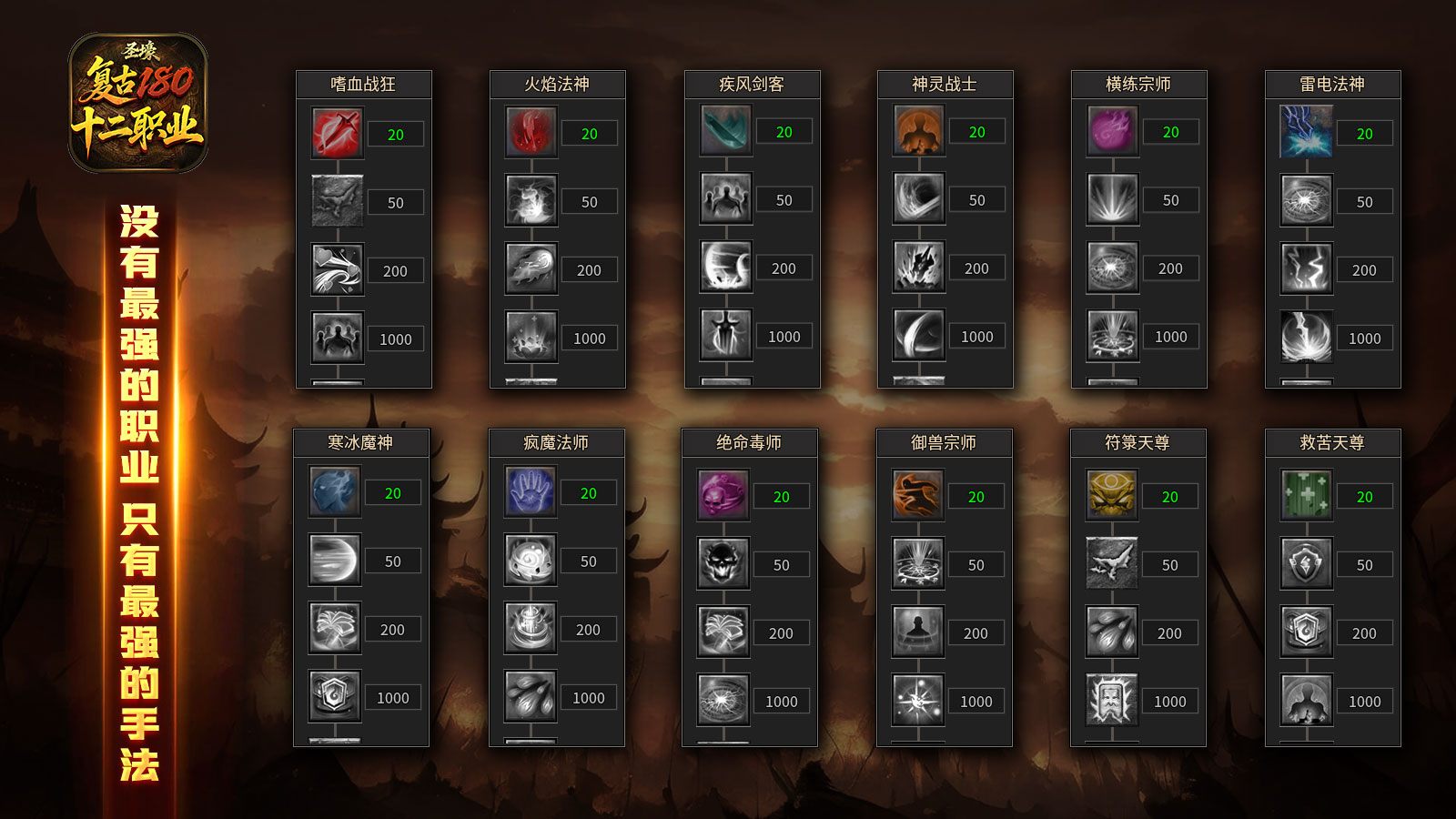Pick the blue lightning skill in 雷电法神
The width and height of the screenshot is (1456, 819).
(1307, 133)
